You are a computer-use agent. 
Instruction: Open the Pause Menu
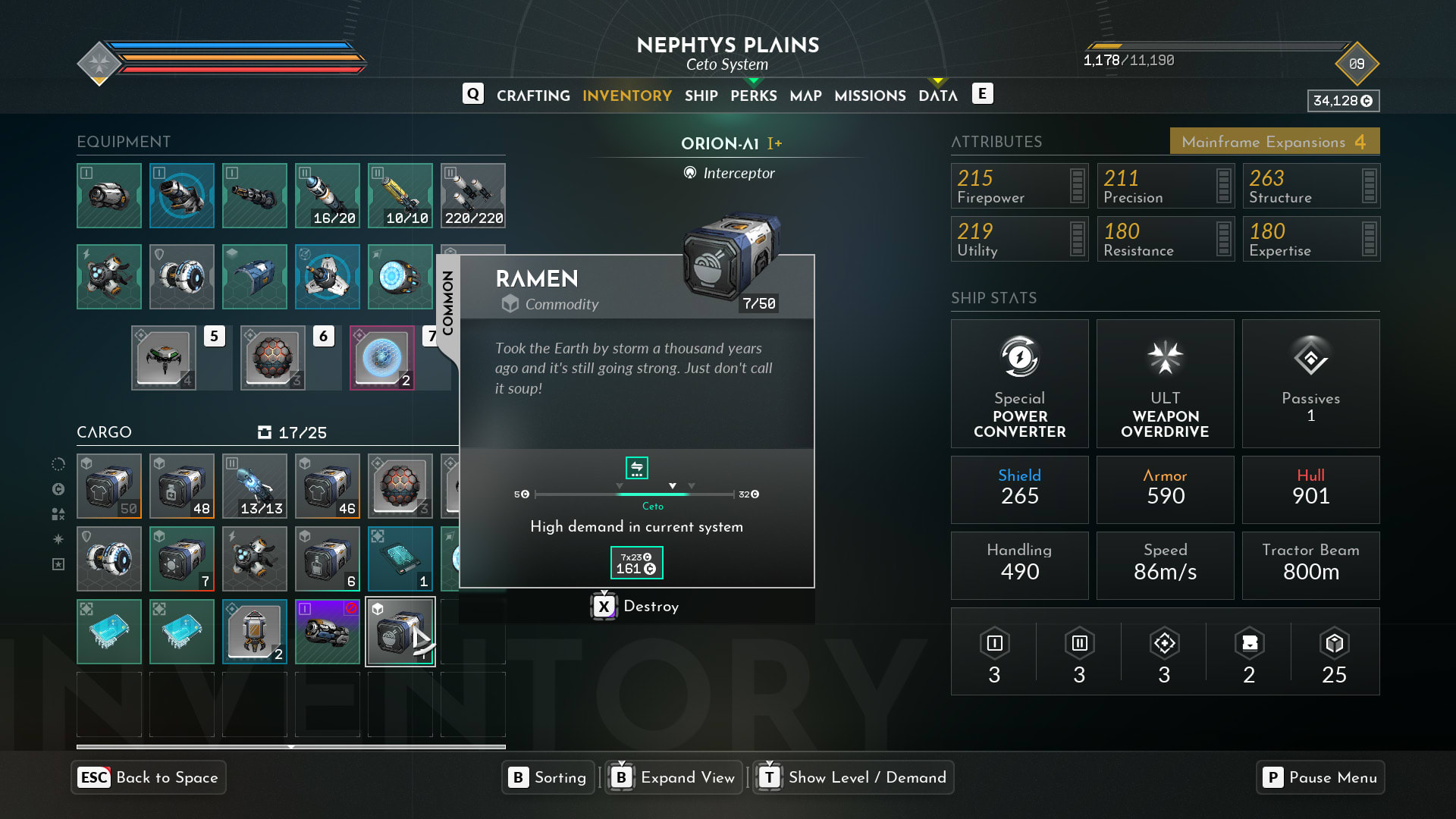(1320, 777)
